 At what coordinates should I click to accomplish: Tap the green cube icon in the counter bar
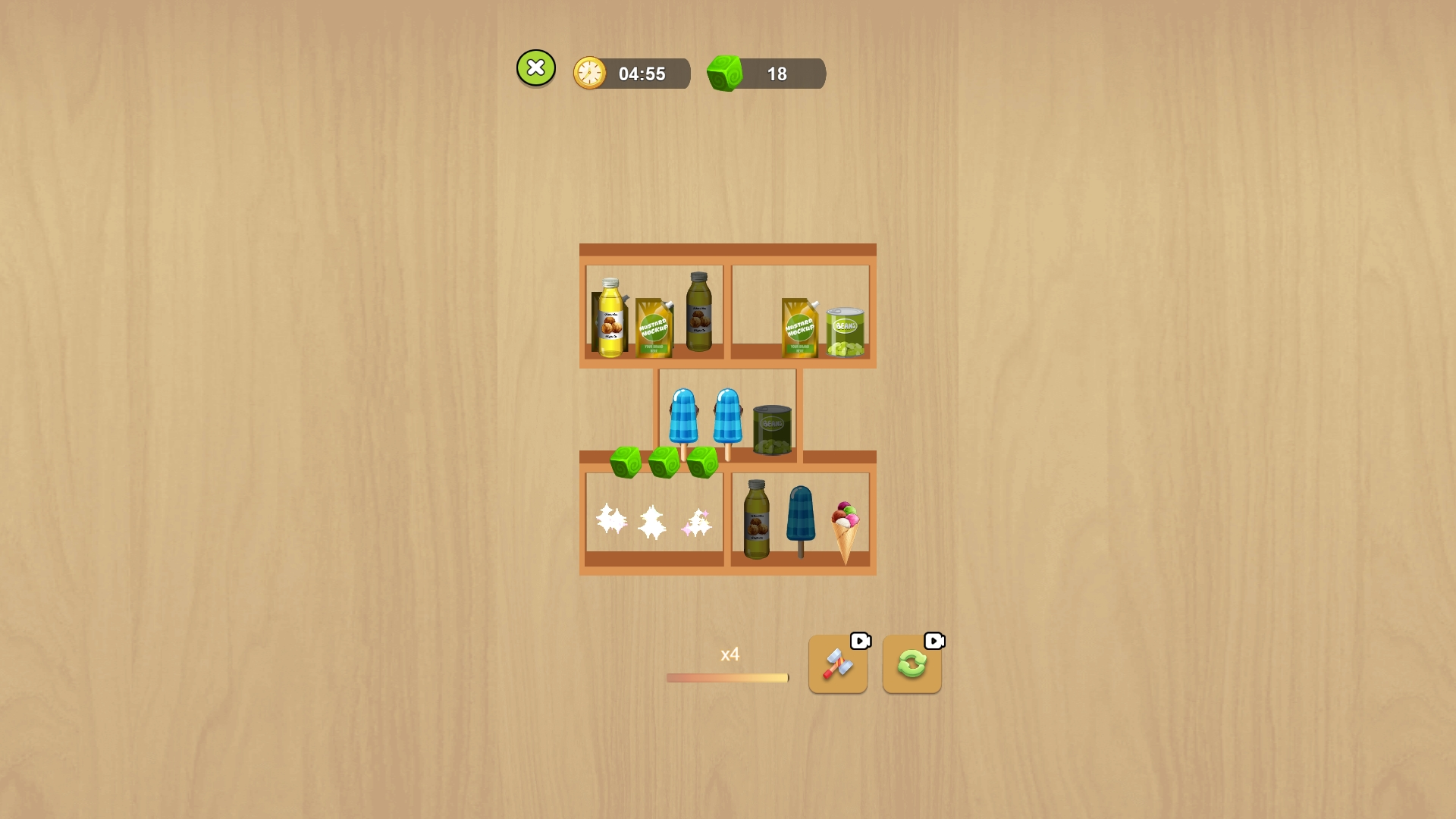726,73
